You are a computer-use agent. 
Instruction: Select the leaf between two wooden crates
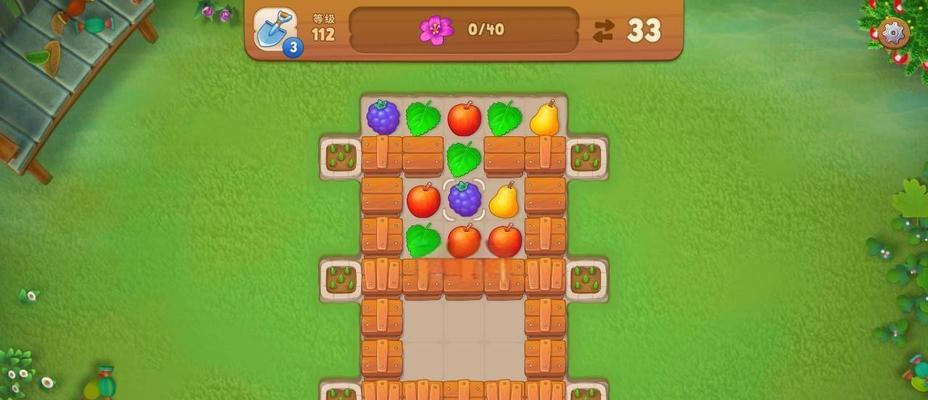(x=464, y=158)
